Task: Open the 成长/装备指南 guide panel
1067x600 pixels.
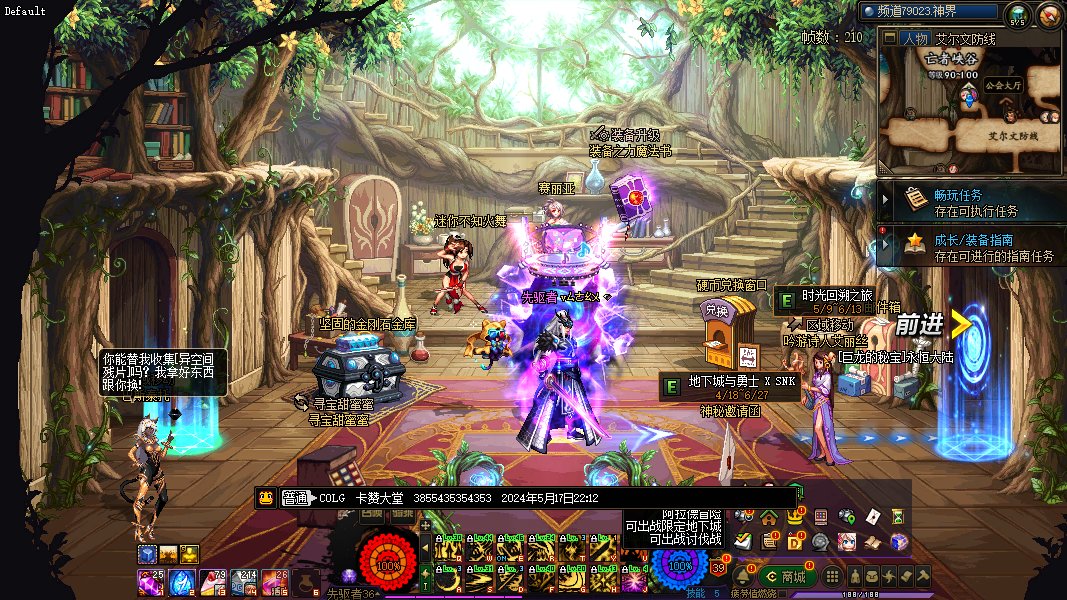Action: click(x=973, y=247)
